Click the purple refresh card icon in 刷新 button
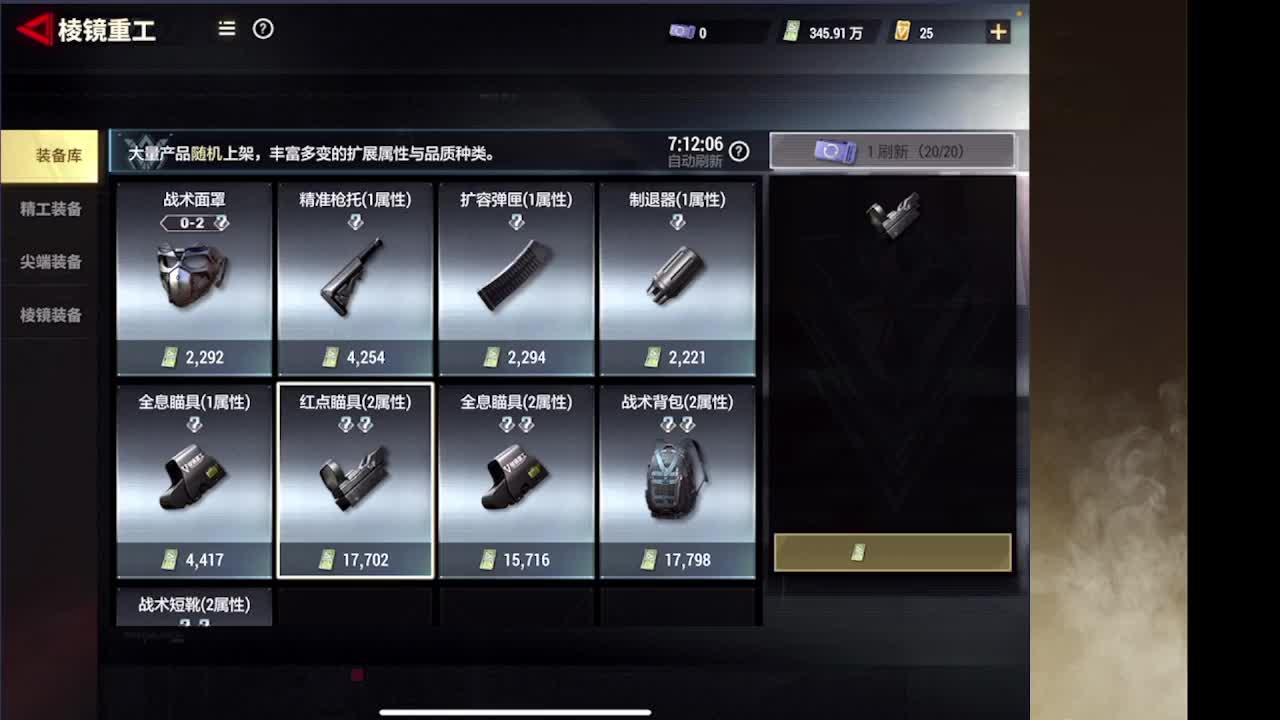 pos(835,150)
